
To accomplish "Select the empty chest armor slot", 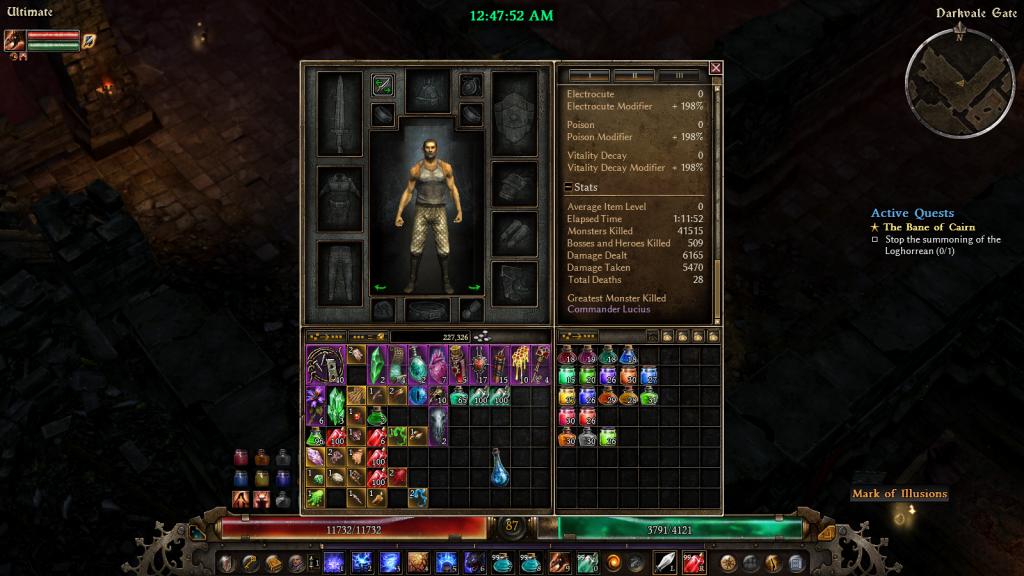I will pyautogui.click(x=338, y=199).
